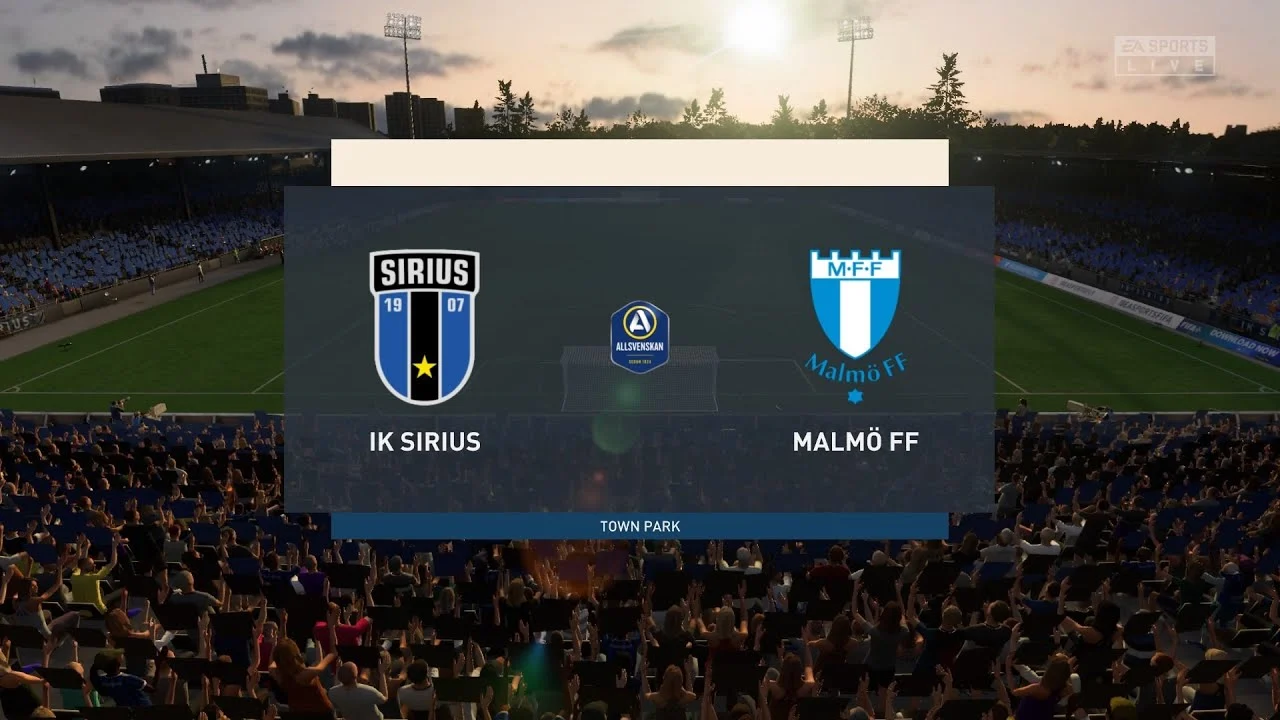This screenshot has width=1280, height=720.
Task: Click the MALMÖ FF team name label
Action: [855, 440]
